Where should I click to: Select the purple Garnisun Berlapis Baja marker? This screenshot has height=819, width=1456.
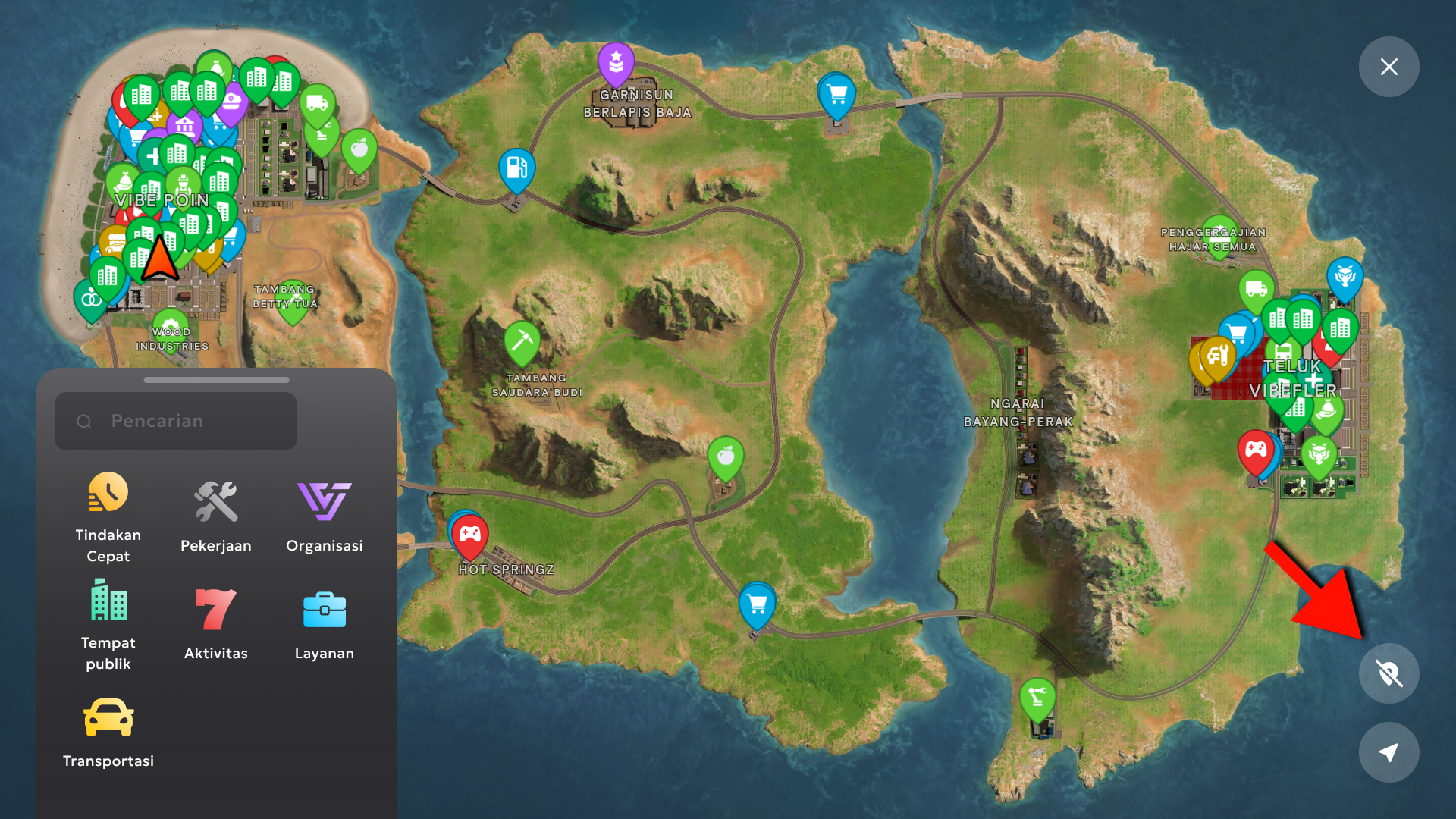tap(616, 62)
